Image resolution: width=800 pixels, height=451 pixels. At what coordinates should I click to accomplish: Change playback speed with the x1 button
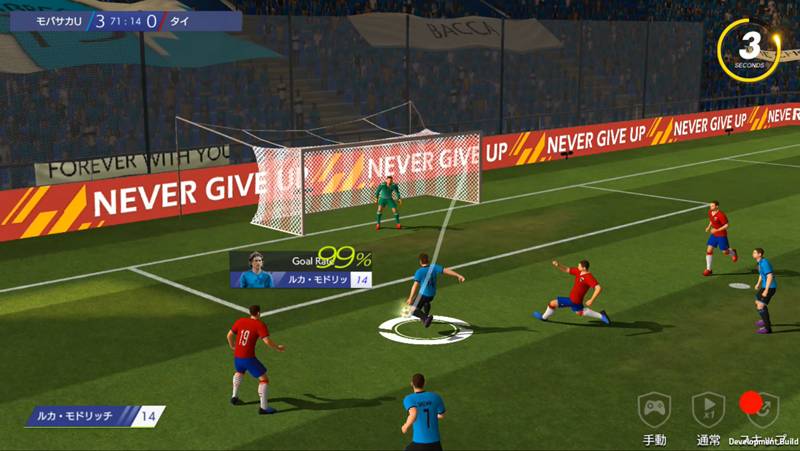(x=708, y=409)
